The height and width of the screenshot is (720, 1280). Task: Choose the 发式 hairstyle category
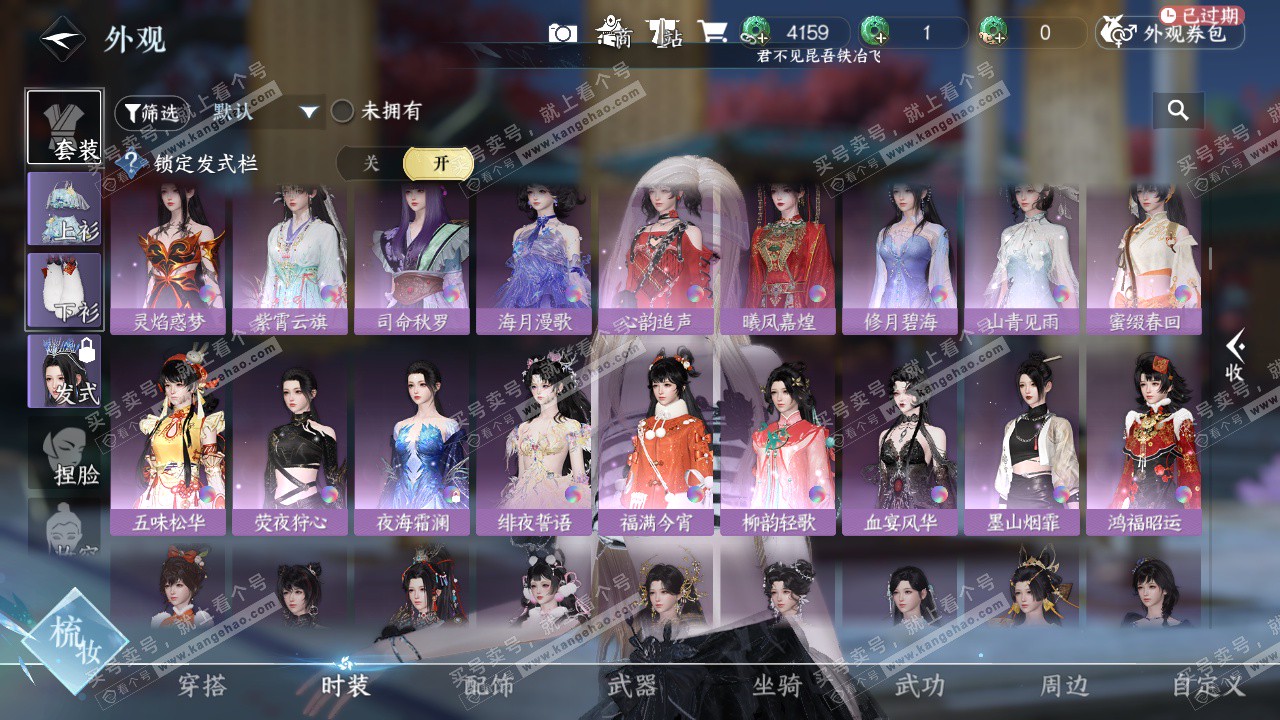64,371
